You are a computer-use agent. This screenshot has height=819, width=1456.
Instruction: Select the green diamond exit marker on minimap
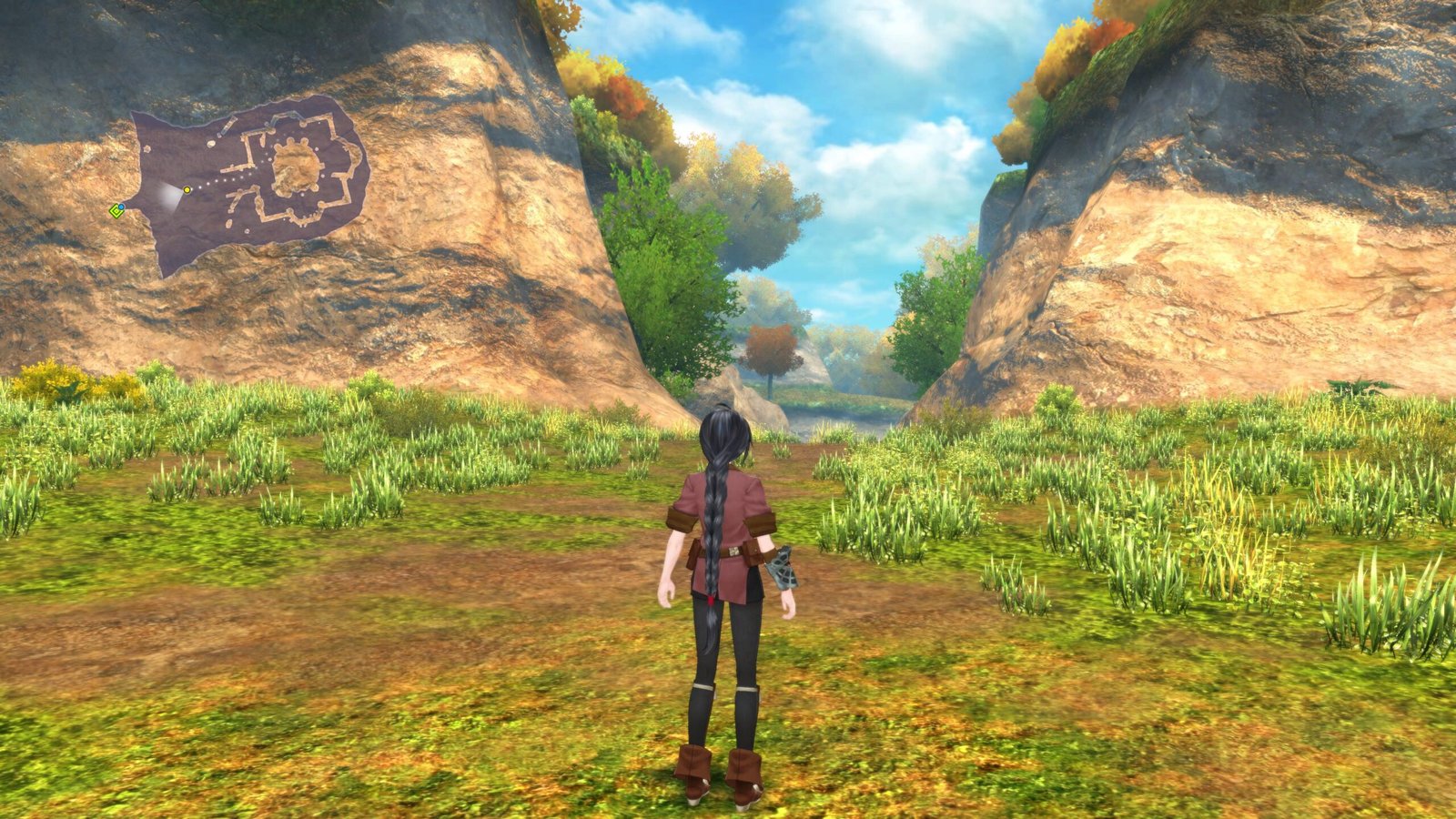(116, 211)
